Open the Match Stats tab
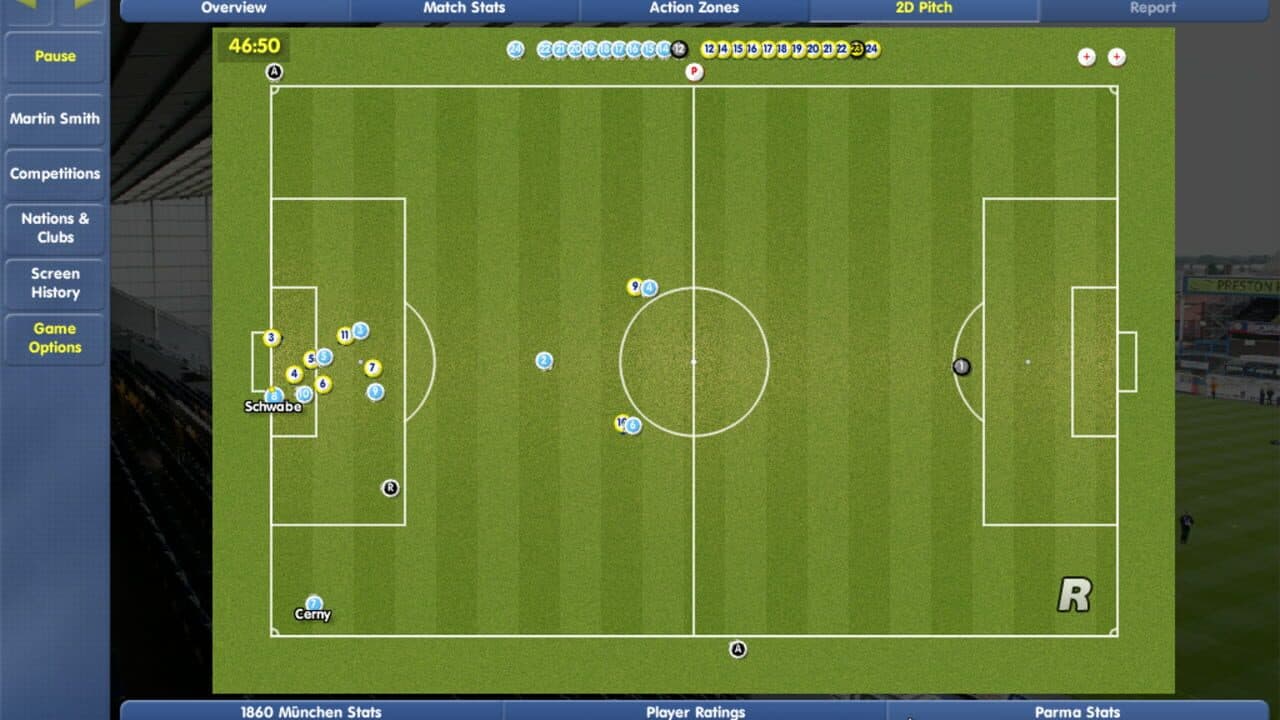1280x720 pixels. click(463, 8)
